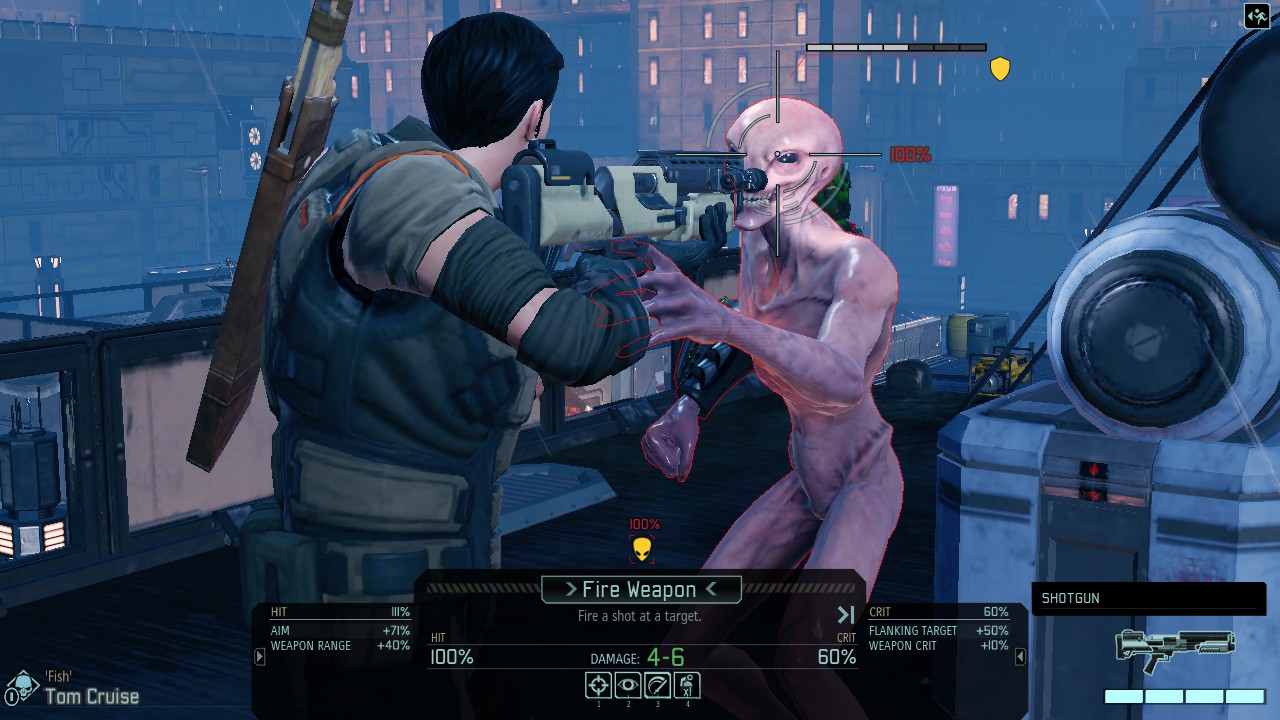Skip to next target arrow
Image resolution: width=1280 pixels, height=720 pixels.
tap(846, 615)
